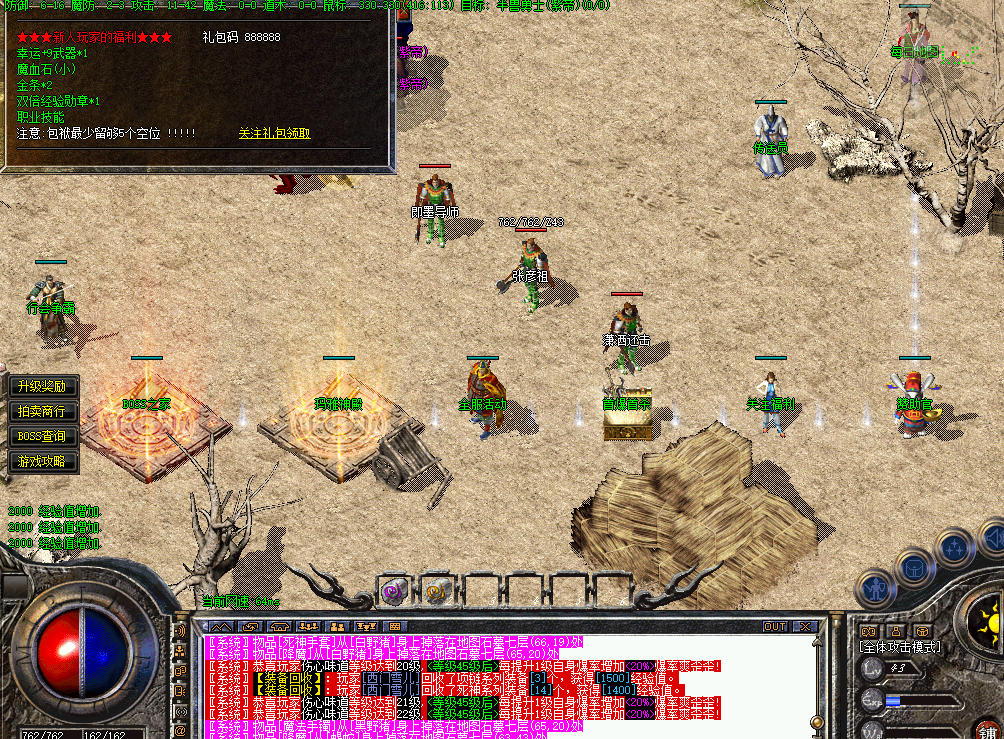Close the chat window with X
Image resolution: width=1004 pixels, height=739 pixels.
(805, 626)
